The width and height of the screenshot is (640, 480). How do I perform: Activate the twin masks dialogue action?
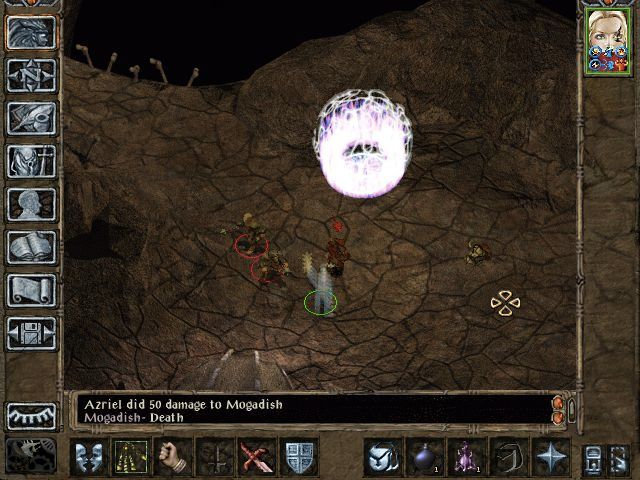(88, 456)
